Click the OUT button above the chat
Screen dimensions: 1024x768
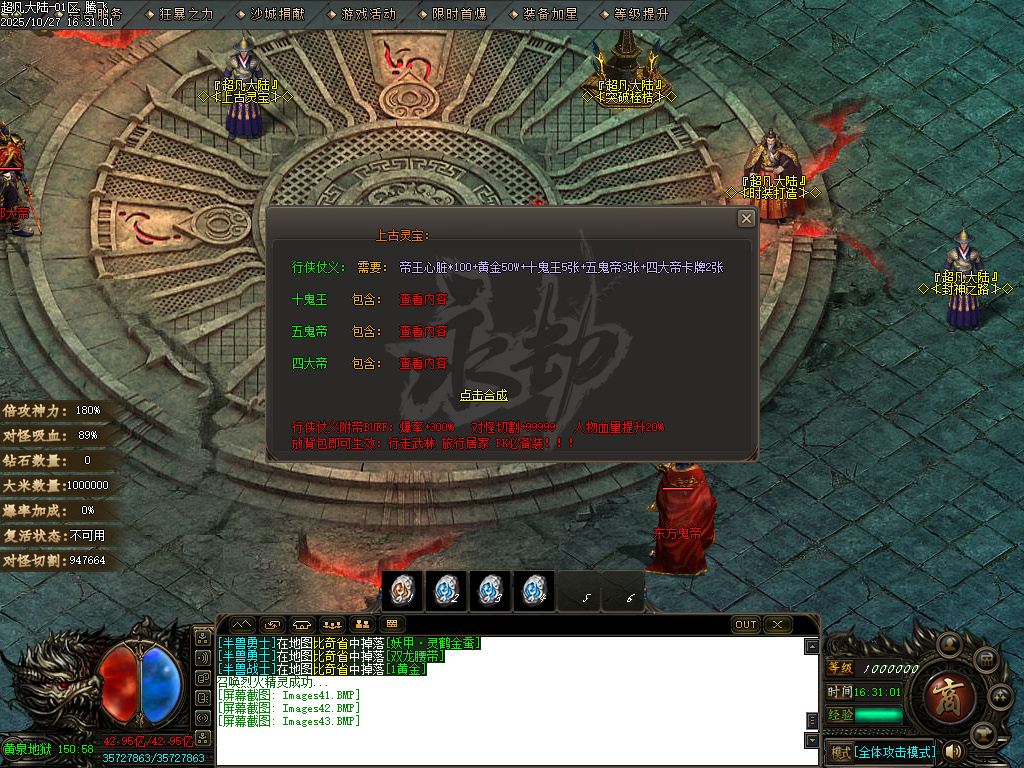pos(746,625)
